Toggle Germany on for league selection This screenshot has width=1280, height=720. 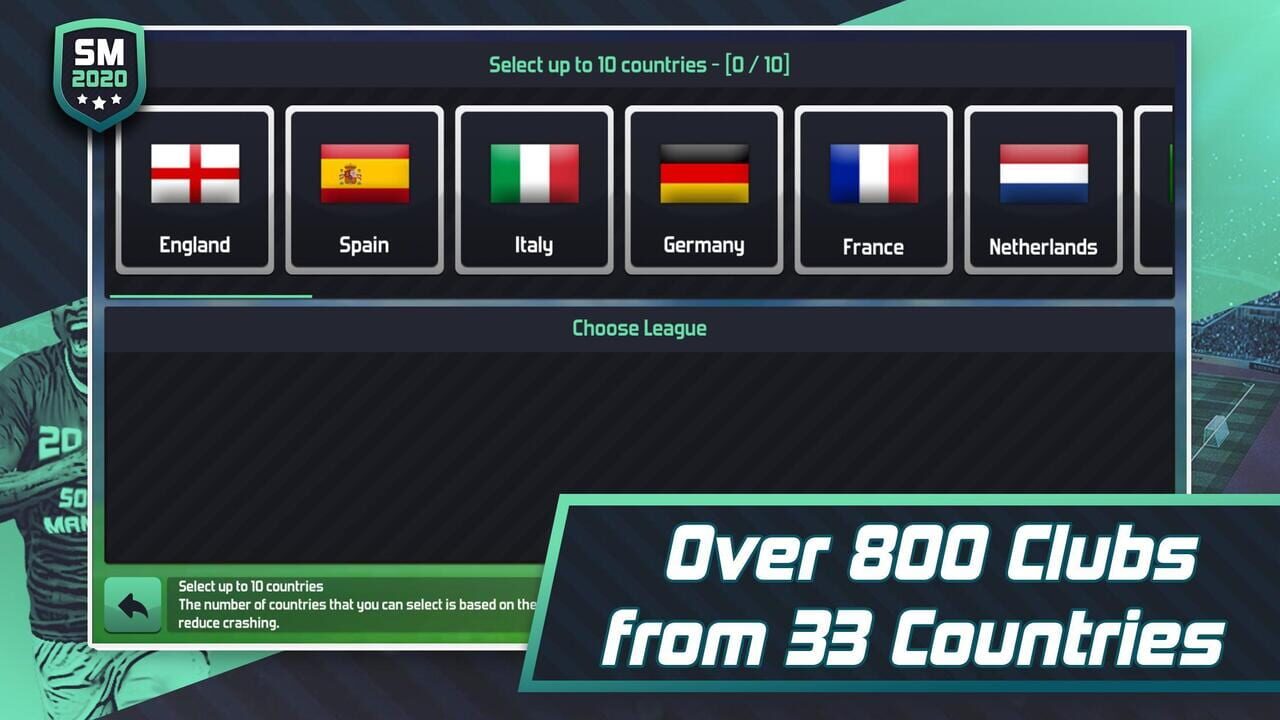[704, 190]
